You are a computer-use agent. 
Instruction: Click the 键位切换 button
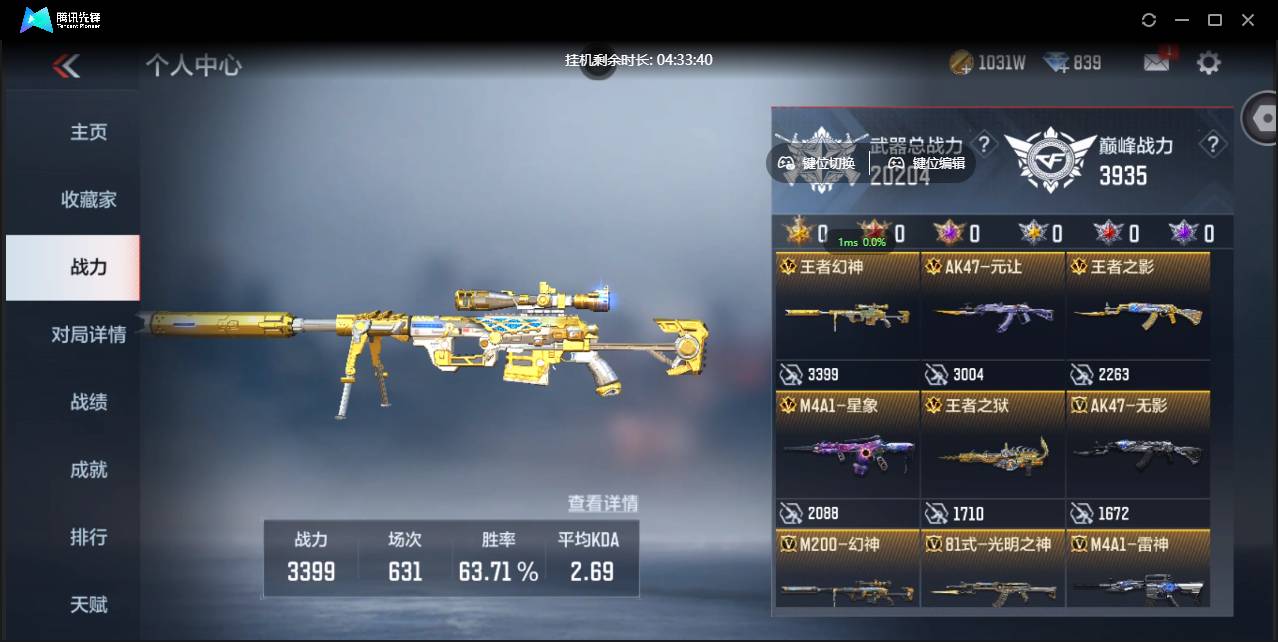(818, 163)
